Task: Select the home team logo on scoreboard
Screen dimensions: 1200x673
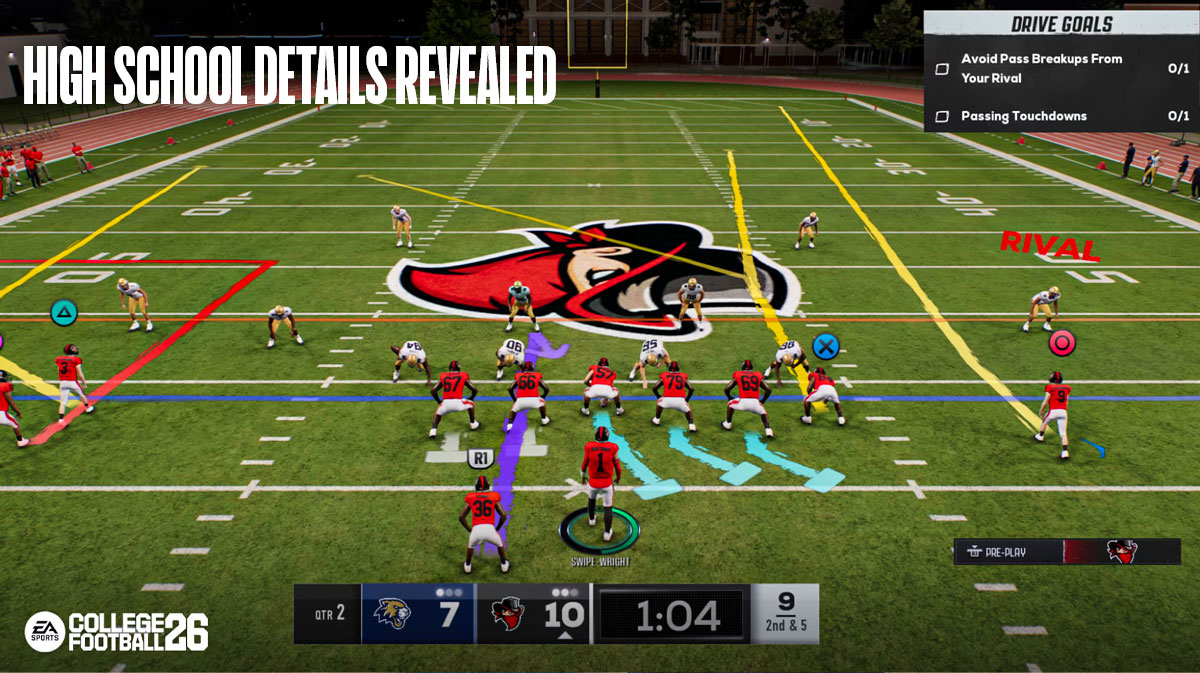Action: [x=509, y=613]
